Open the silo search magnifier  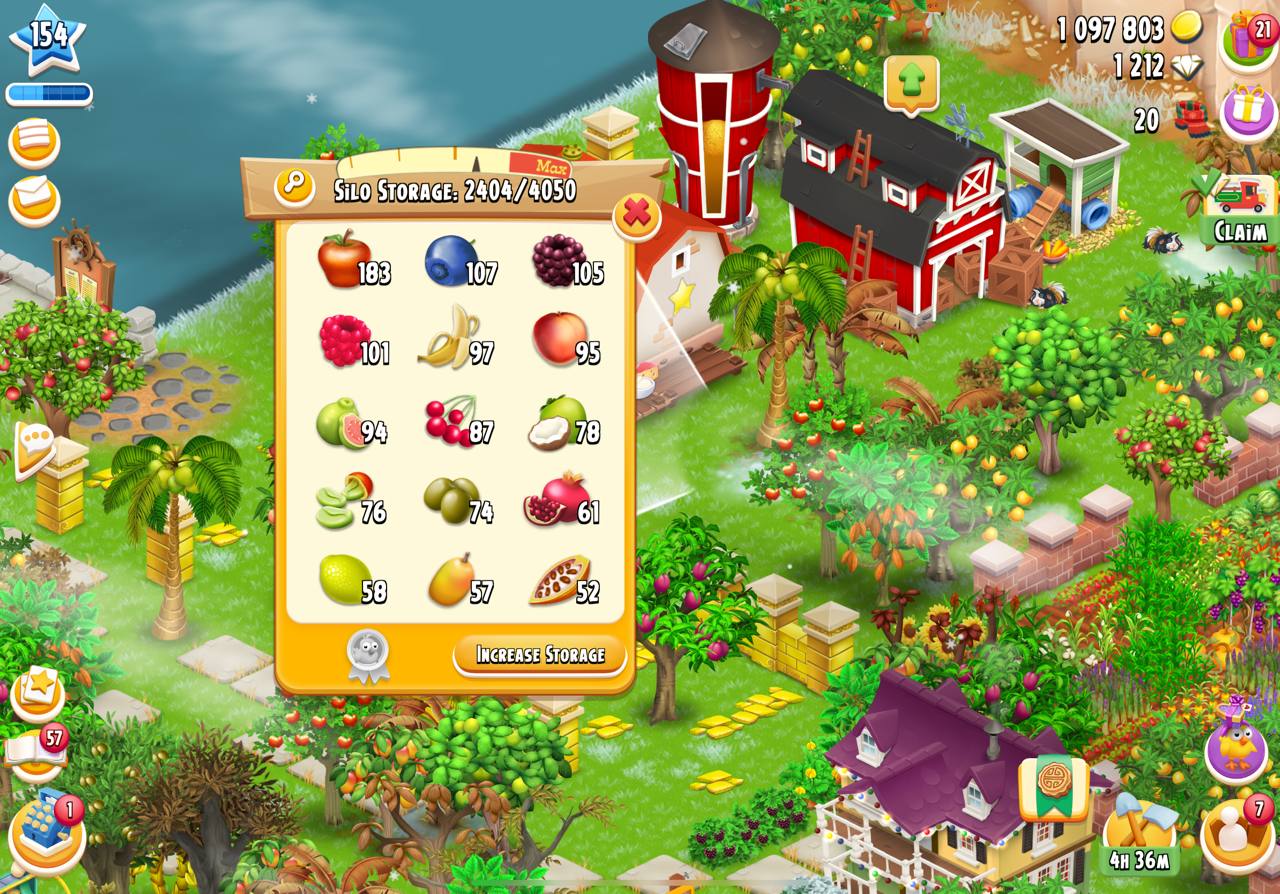pyautogui.click(x=294, y=186)
